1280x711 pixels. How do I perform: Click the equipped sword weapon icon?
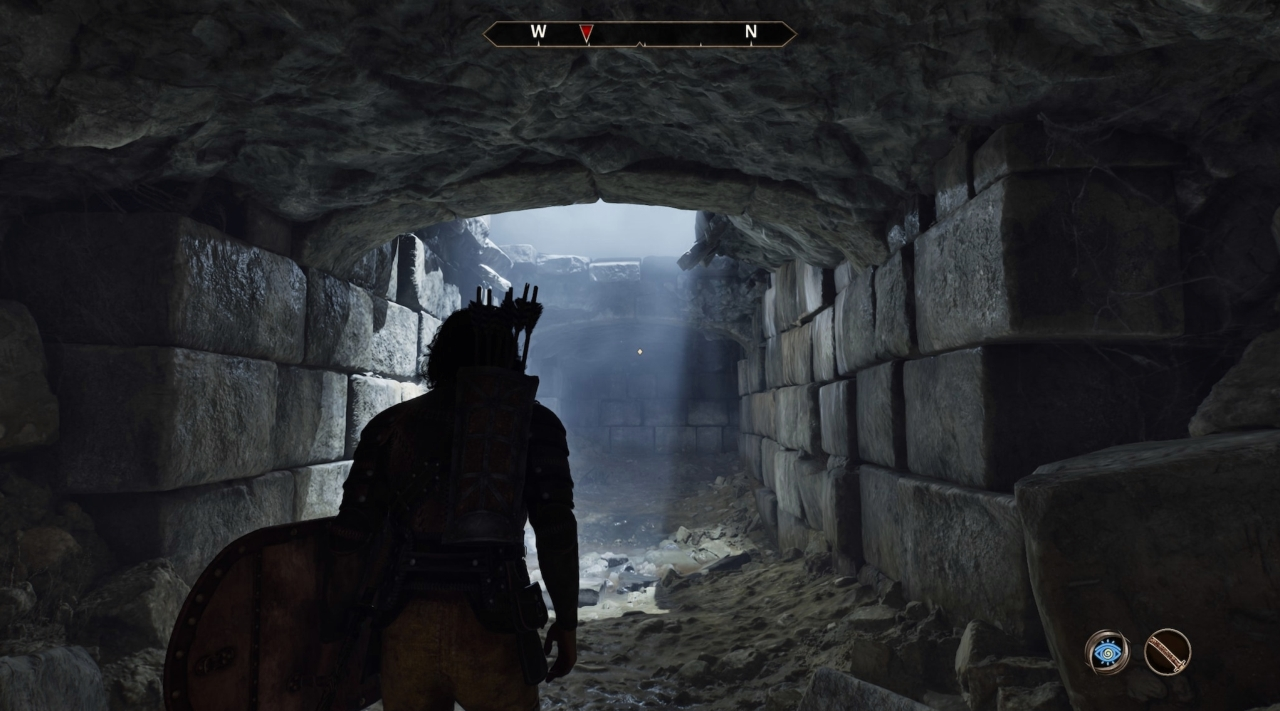[x=1166, y=652]
